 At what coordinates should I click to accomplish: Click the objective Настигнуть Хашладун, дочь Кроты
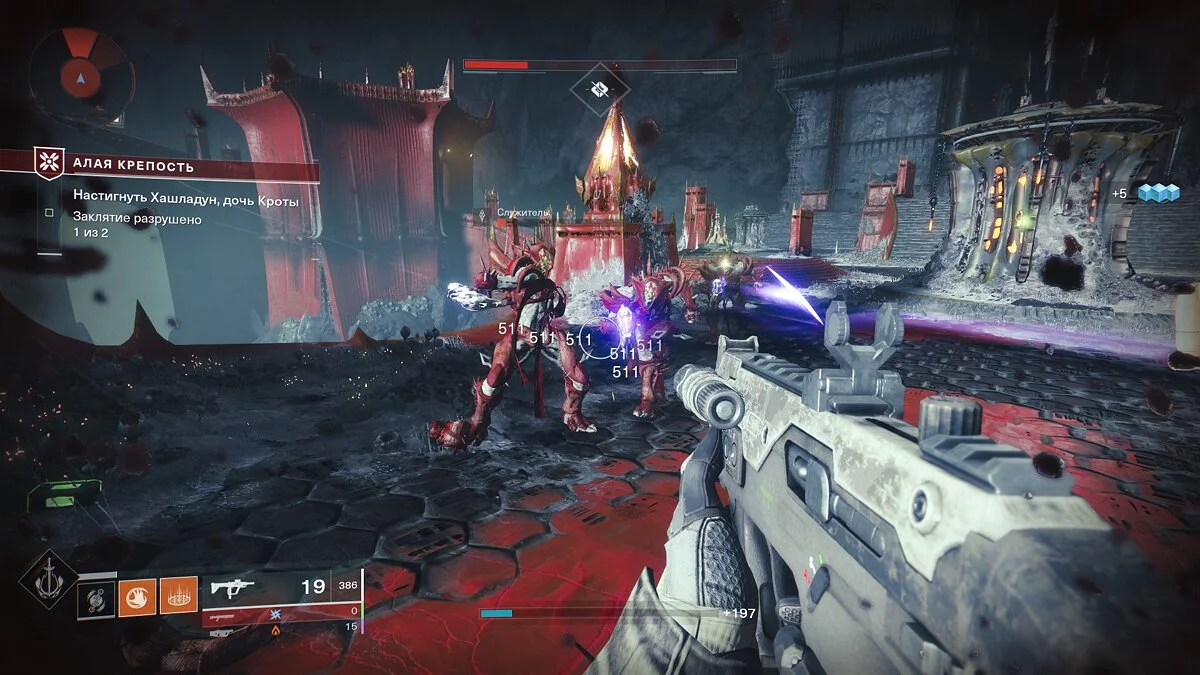(185, 201)
